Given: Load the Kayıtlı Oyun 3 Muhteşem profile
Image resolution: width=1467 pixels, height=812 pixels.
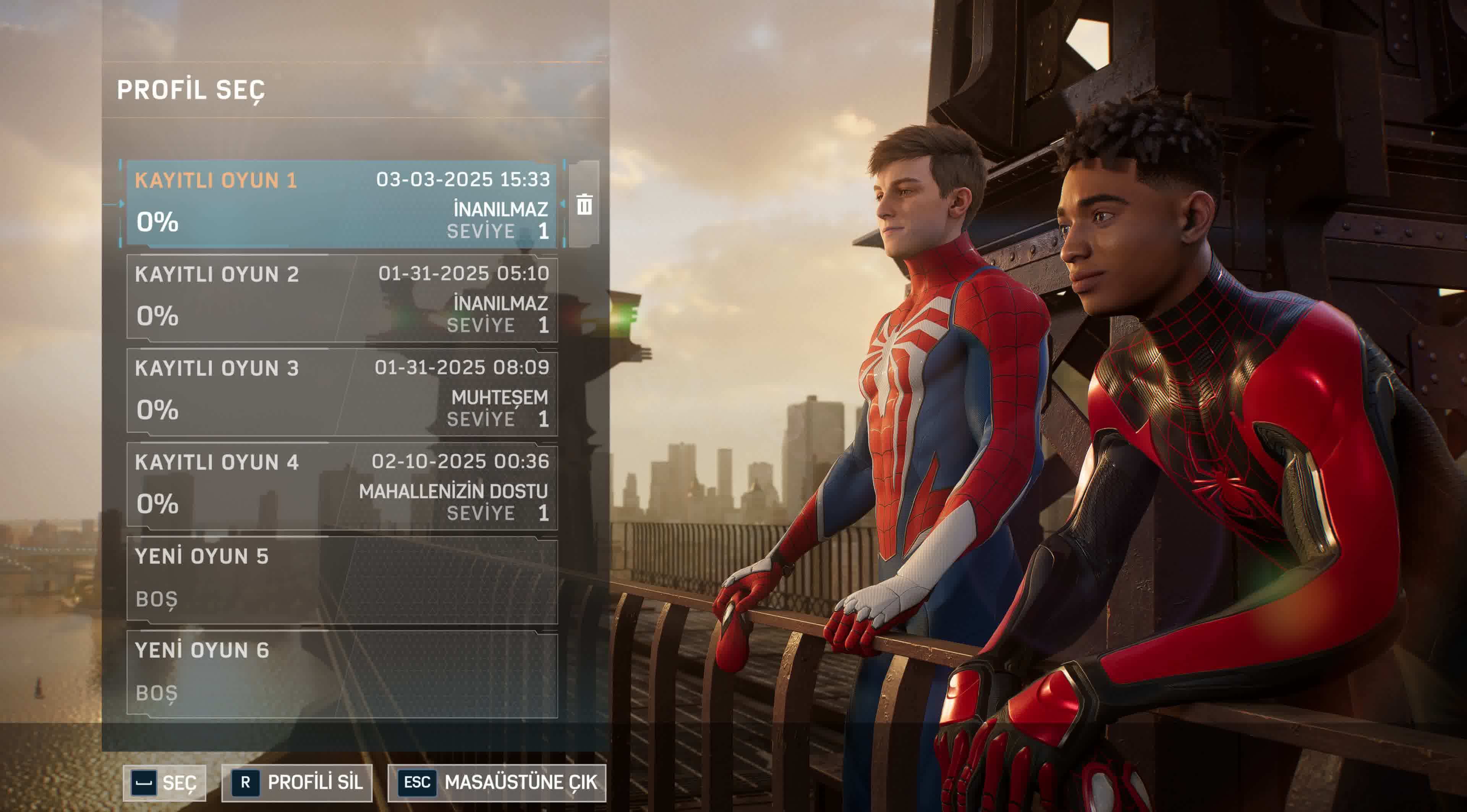Looking at the screenshot, I should tap(342, 393).
